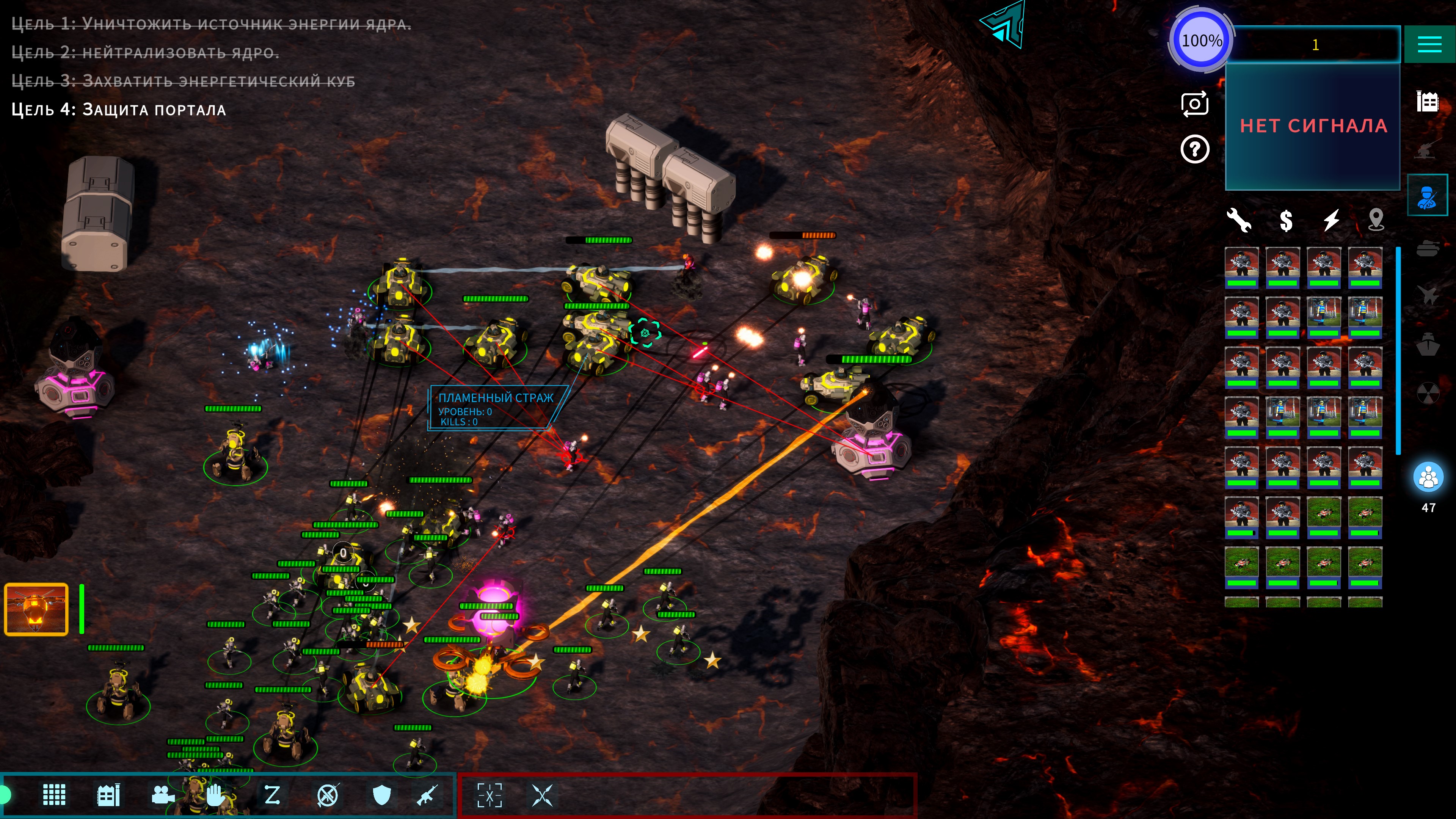The height and width of the screenshot is (819, 1456).
Task: Select the infantry soldier tab
Action: coord(1427,196)
